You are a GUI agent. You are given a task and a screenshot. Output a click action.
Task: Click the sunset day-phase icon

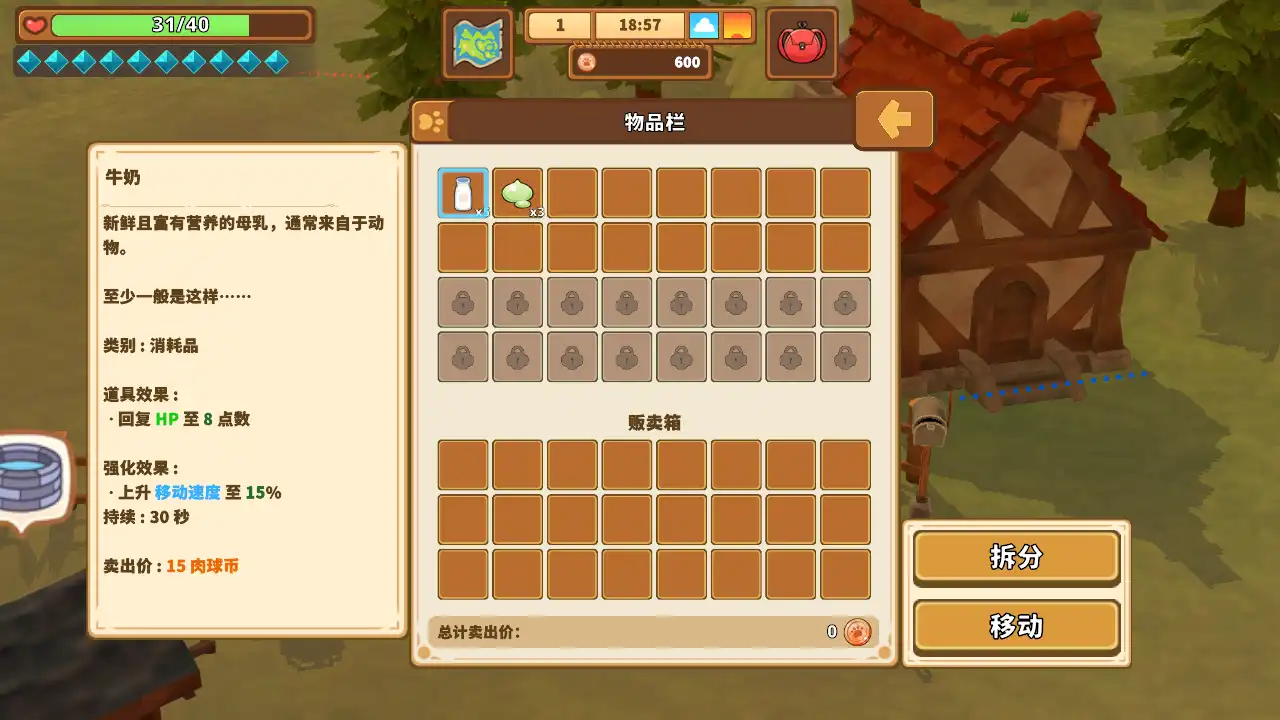pos(736,24)
